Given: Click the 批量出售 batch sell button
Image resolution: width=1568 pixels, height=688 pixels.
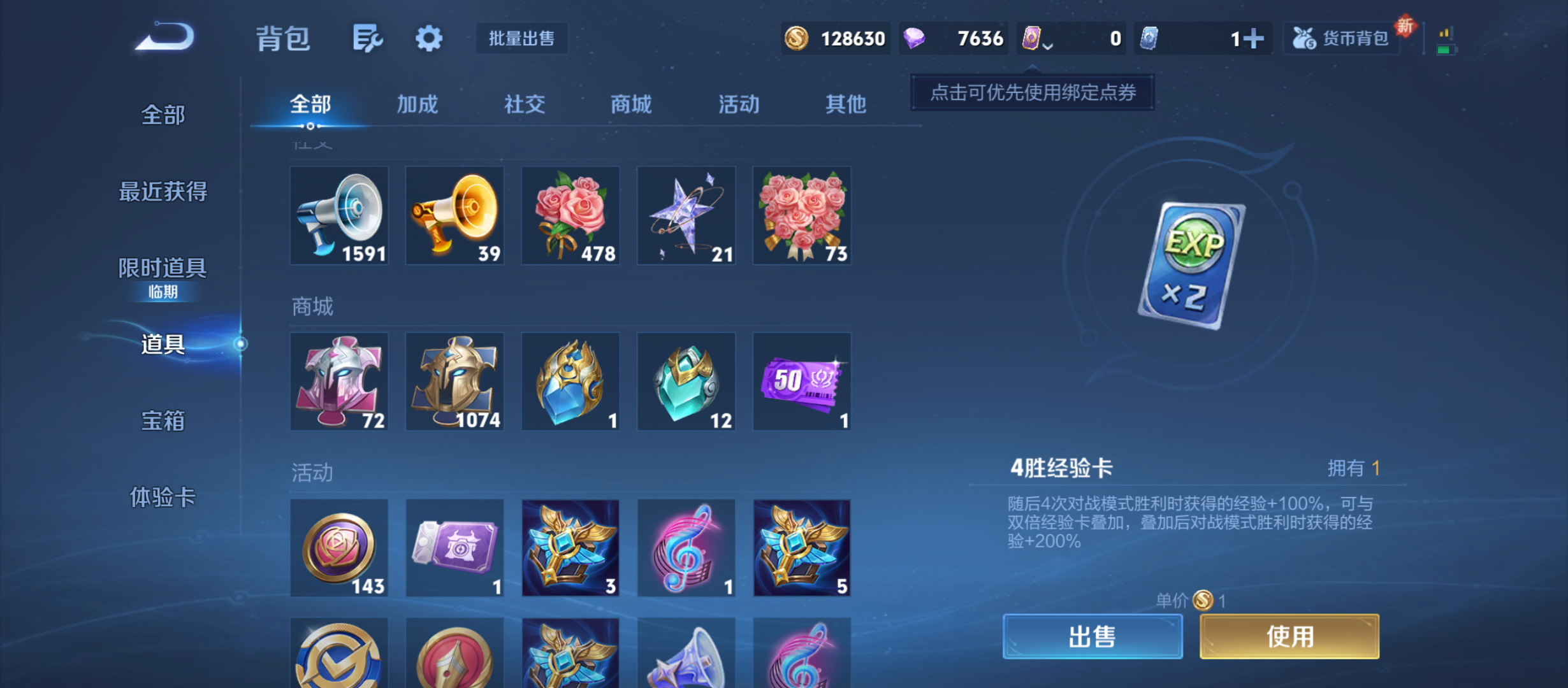Looking at the screenshot, I should pos(521,38).
